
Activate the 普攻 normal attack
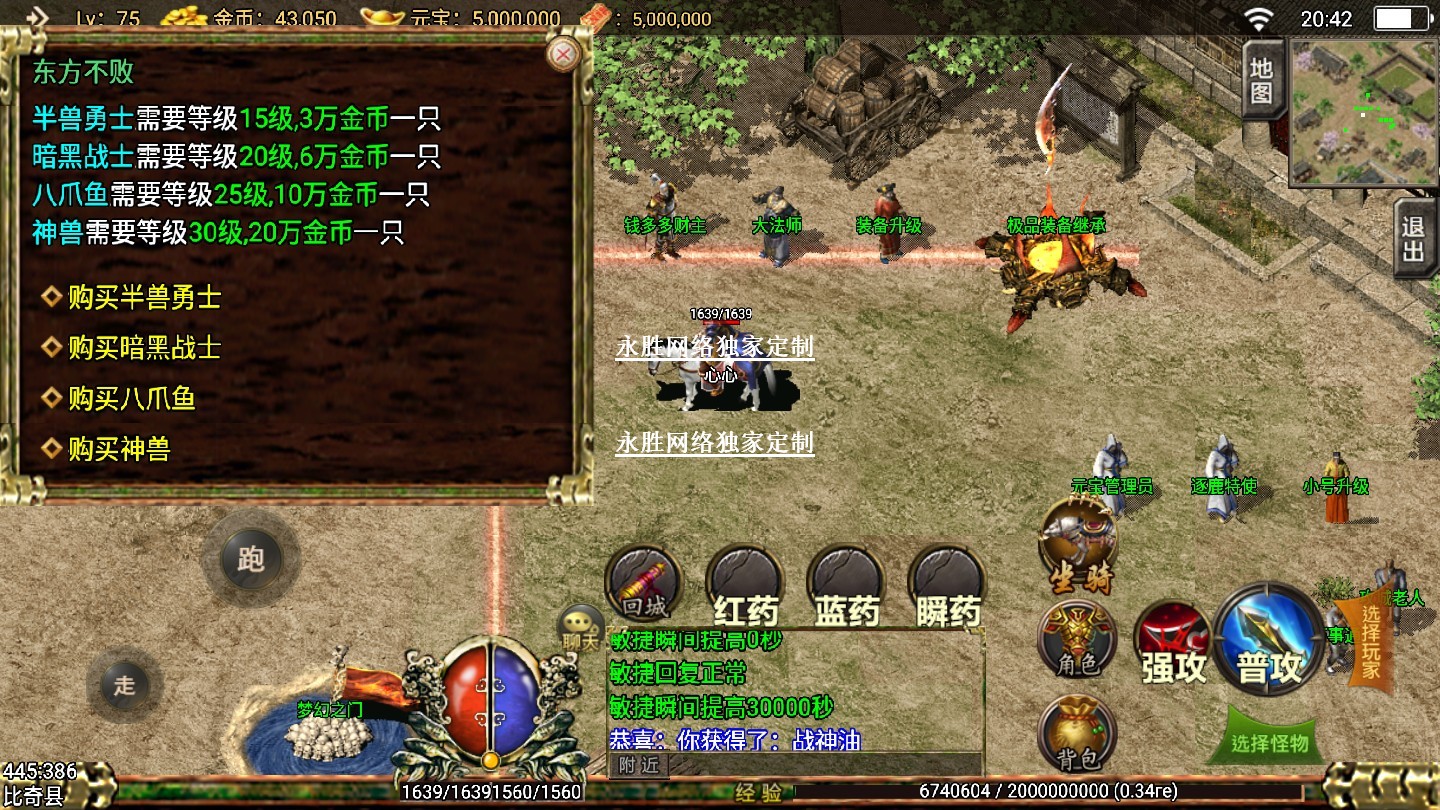1269,642
